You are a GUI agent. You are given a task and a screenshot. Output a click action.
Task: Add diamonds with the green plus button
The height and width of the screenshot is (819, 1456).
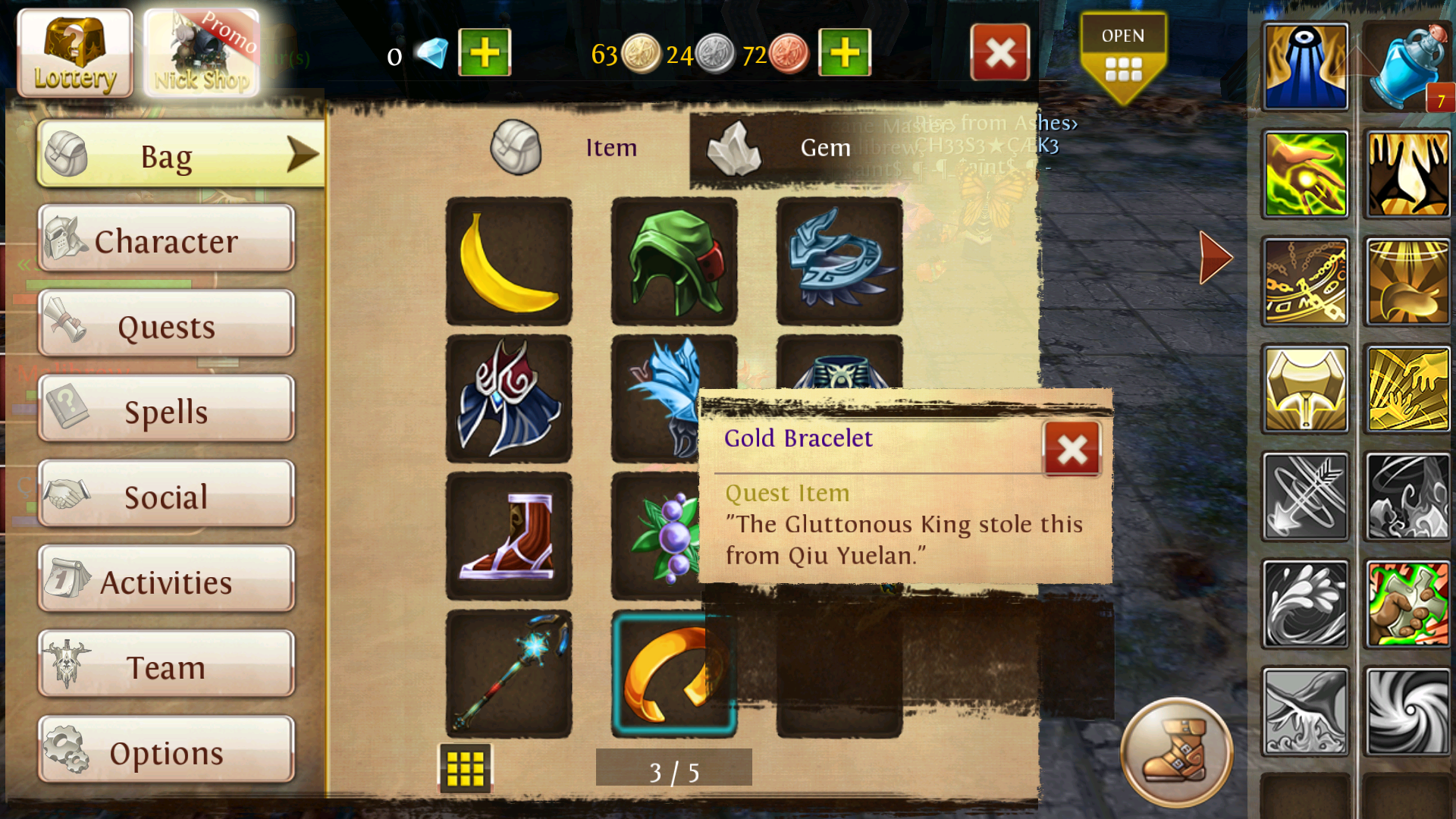point(485,53)
